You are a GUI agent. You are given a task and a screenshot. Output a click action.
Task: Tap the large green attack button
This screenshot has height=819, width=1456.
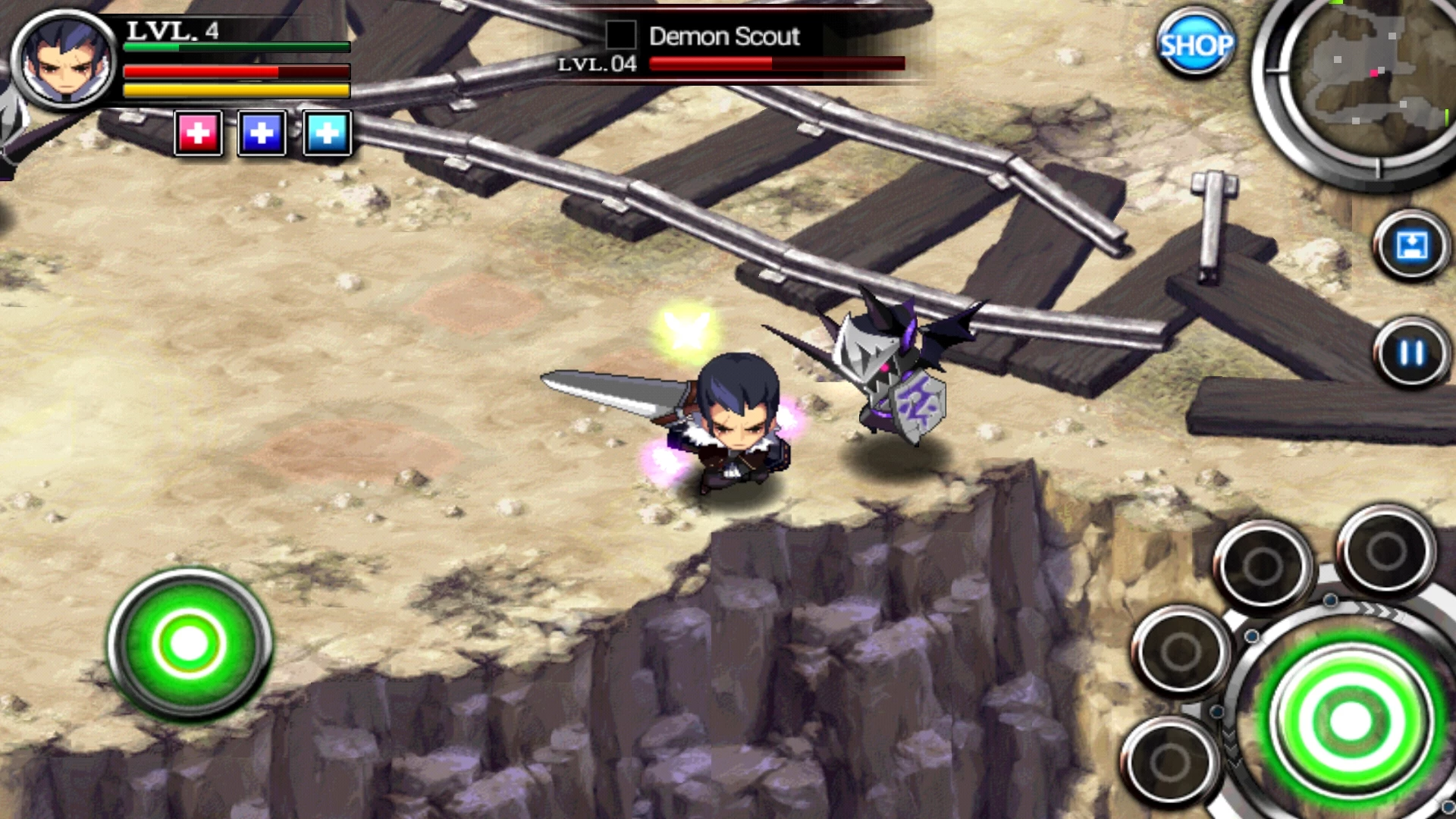[1351, 720]
